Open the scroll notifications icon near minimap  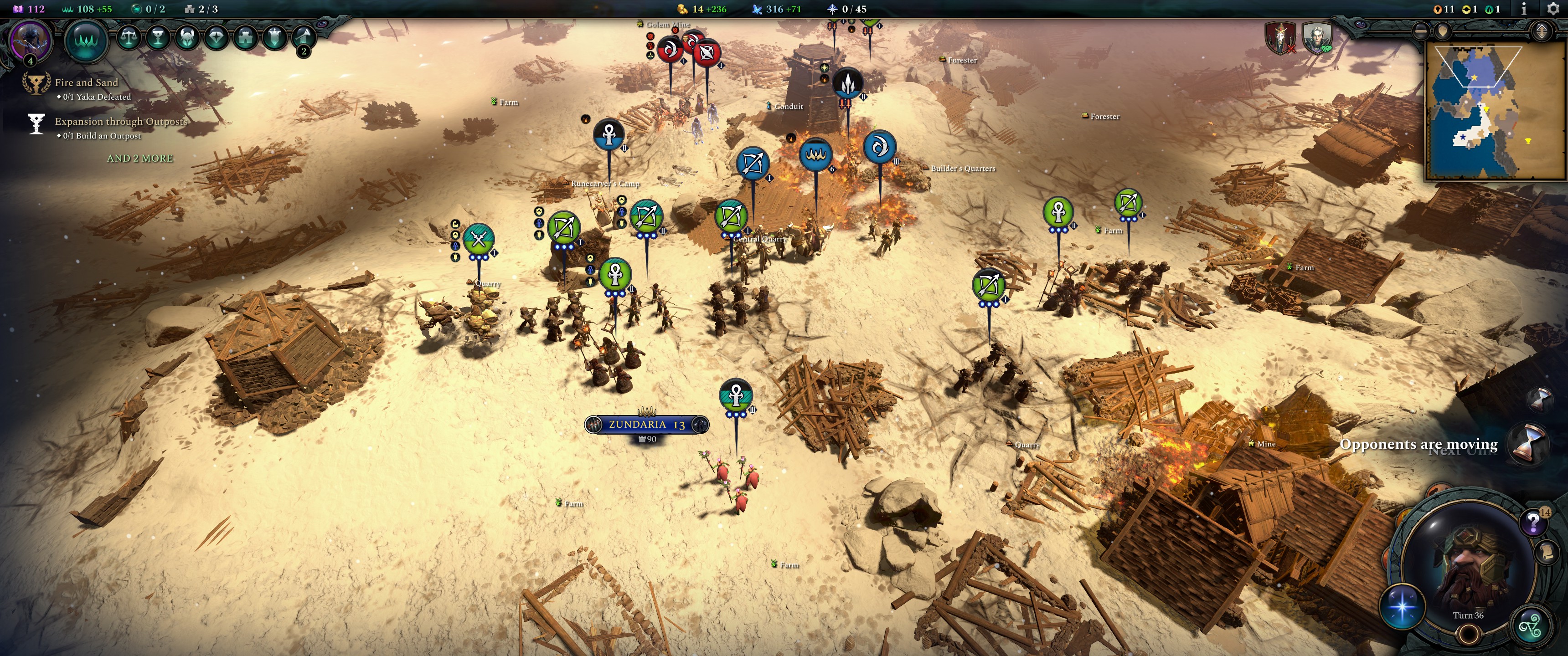(x=1546, y=551)
